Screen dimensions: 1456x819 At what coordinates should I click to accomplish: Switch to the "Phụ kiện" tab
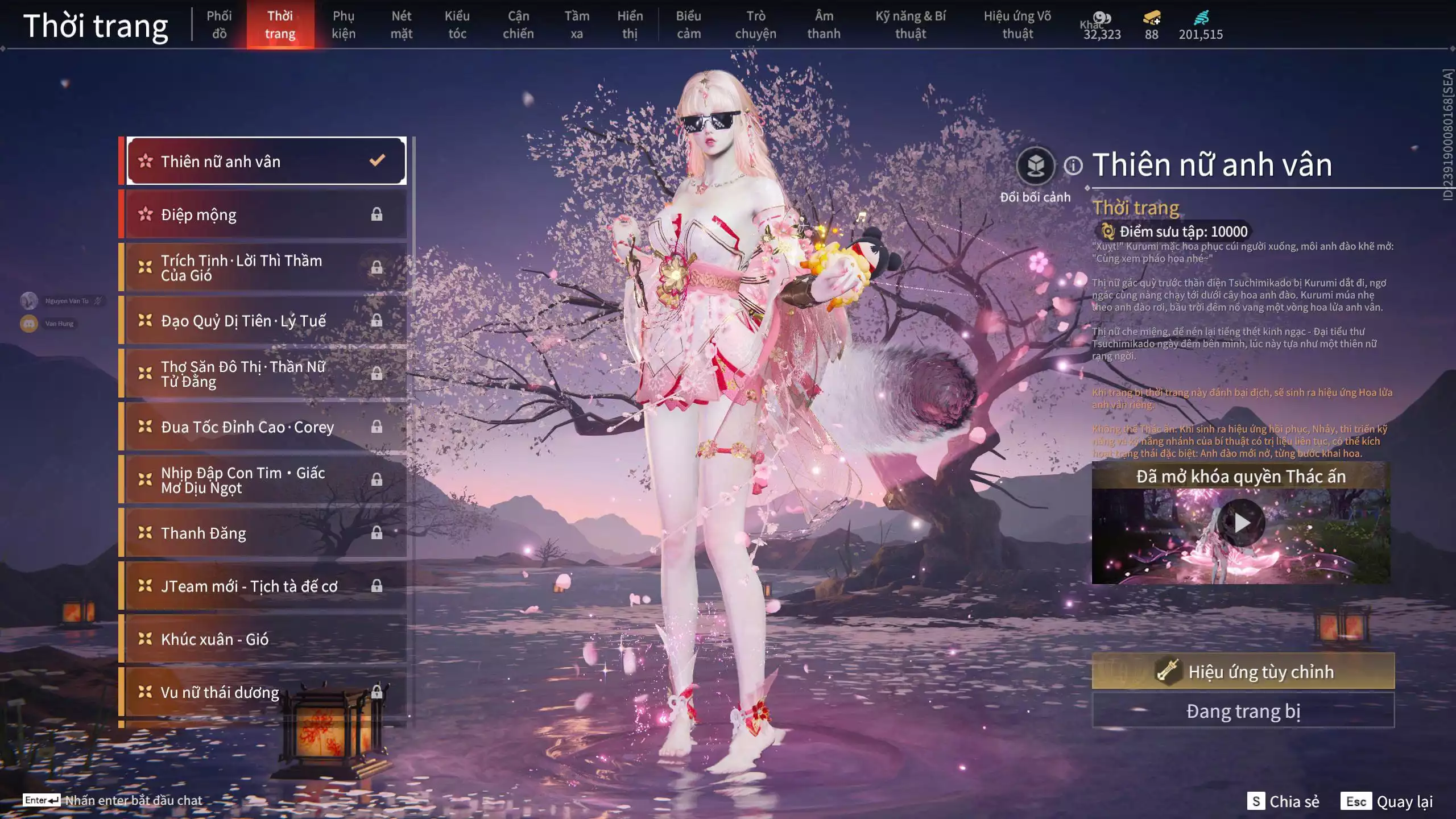point(345,24)
